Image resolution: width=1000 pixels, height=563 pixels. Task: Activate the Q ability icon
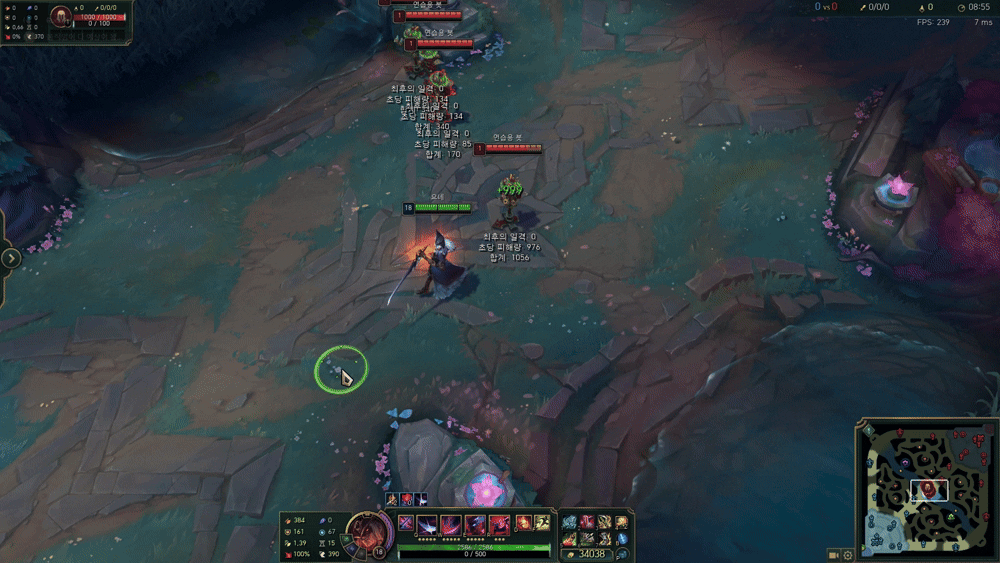click(x=427, y=523)
